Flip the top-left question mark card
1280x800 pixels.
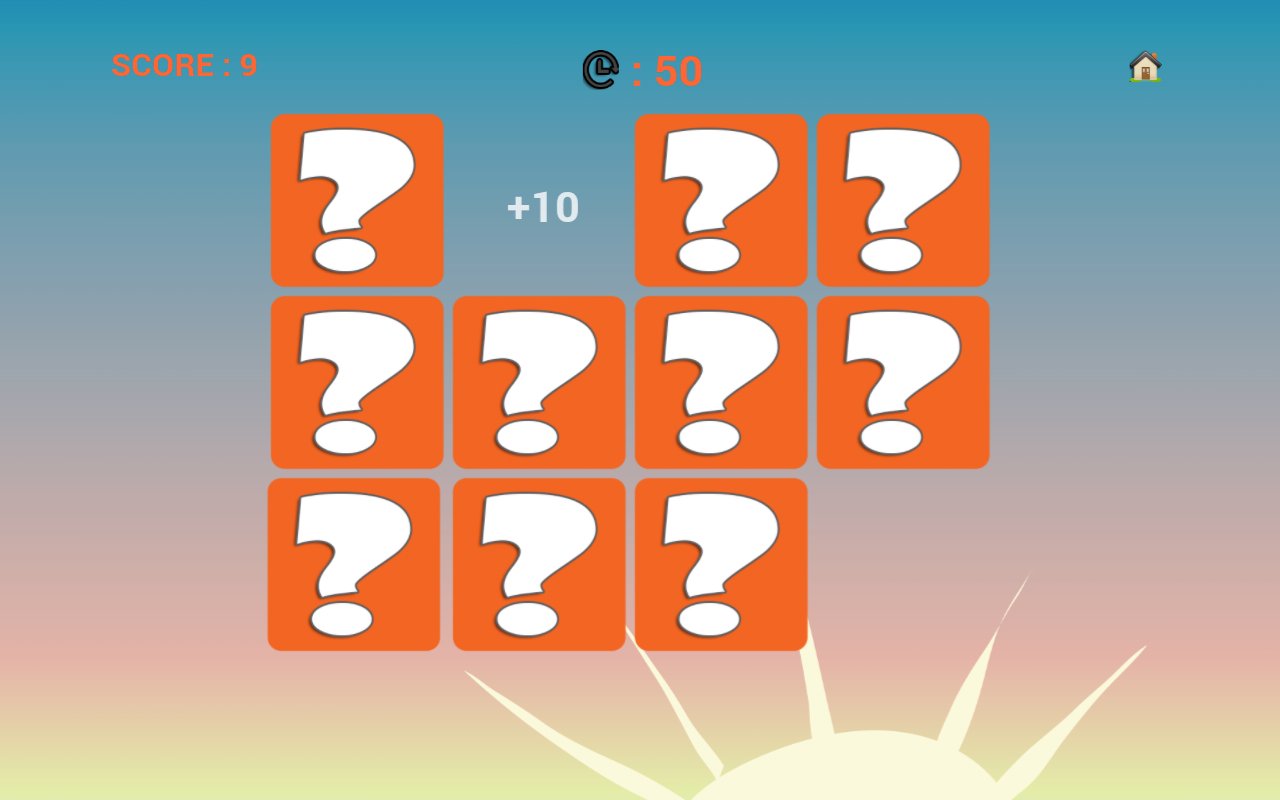coord(356,198)
